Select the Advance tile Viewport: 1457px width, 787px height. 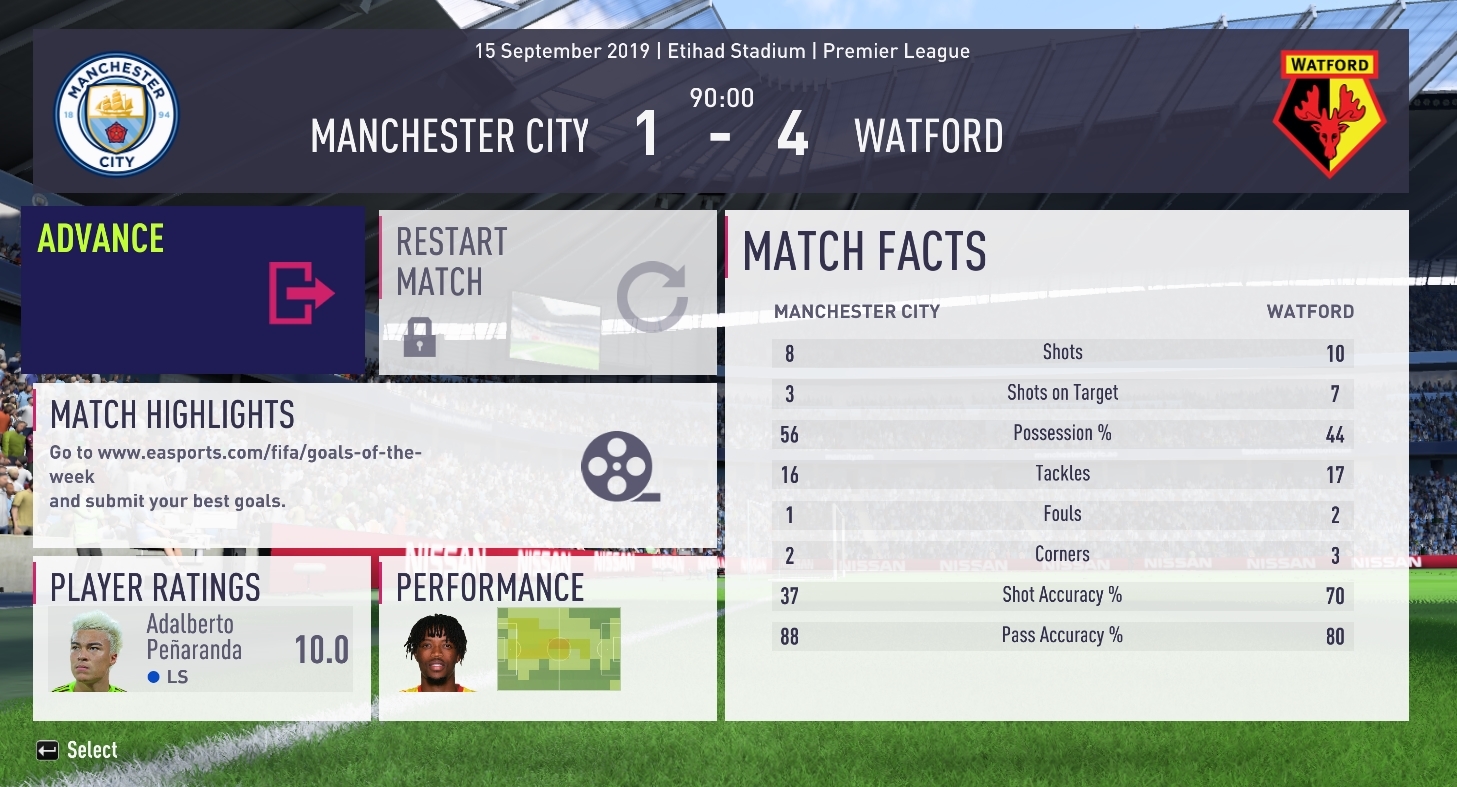coord(192,290)
